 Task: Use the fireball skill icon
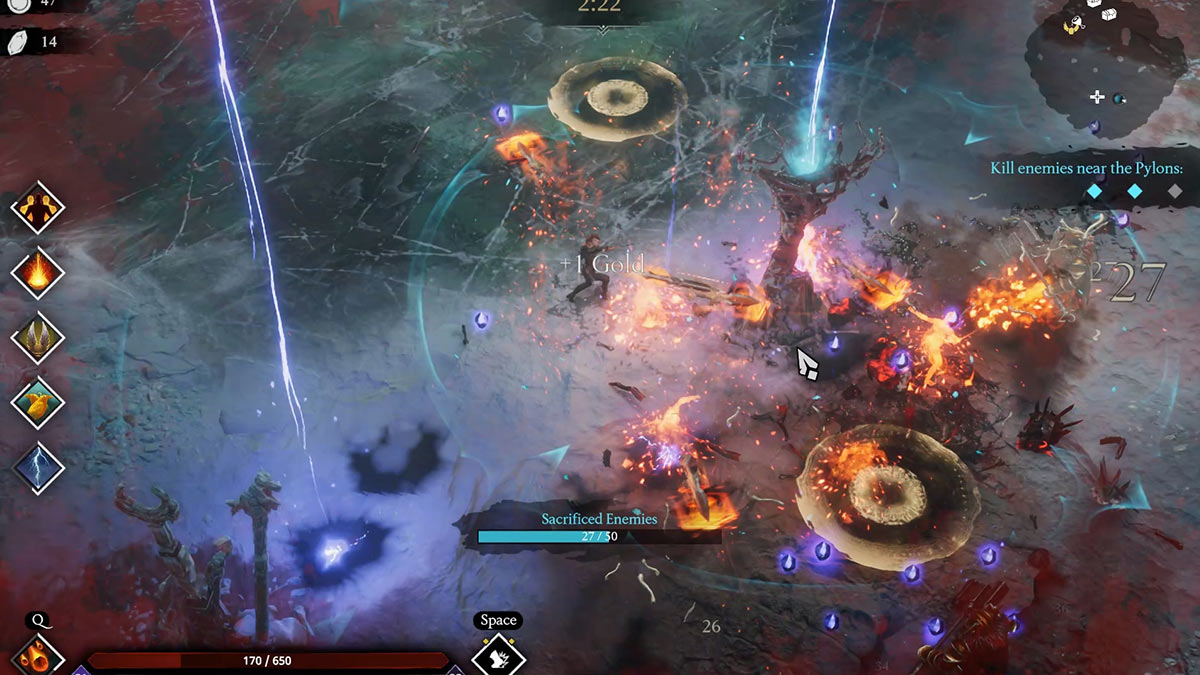click(38, 658)
